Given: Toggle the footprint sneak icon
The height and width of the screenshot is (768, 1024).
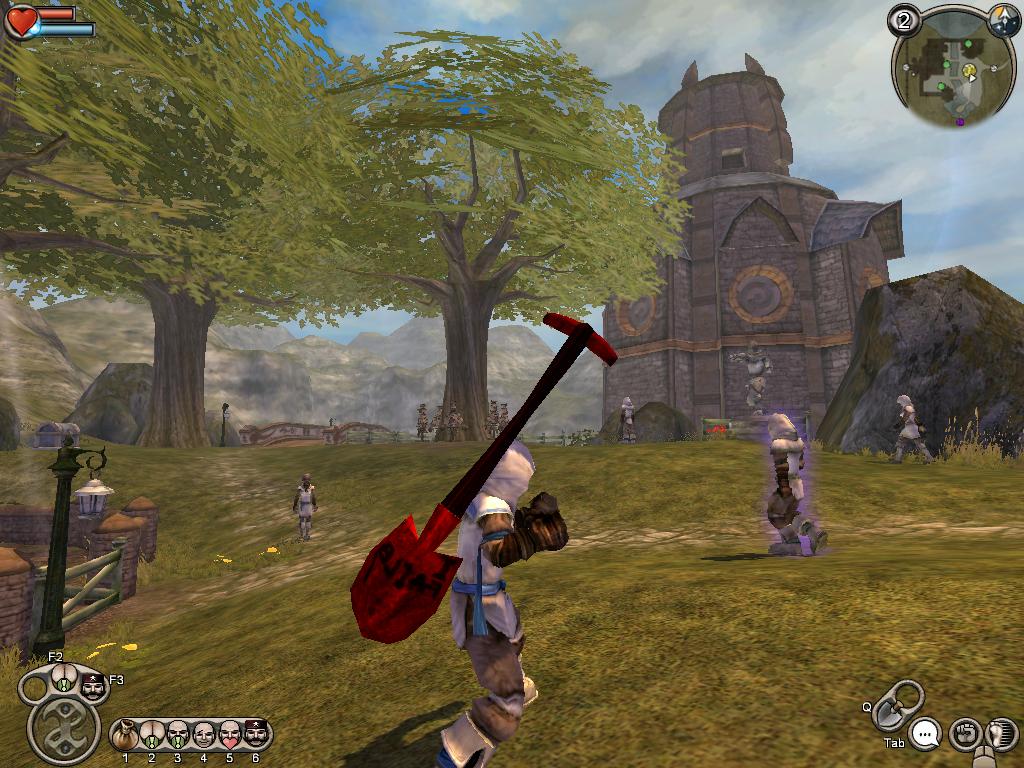Looking at the screenshot, I should 1000,735.
